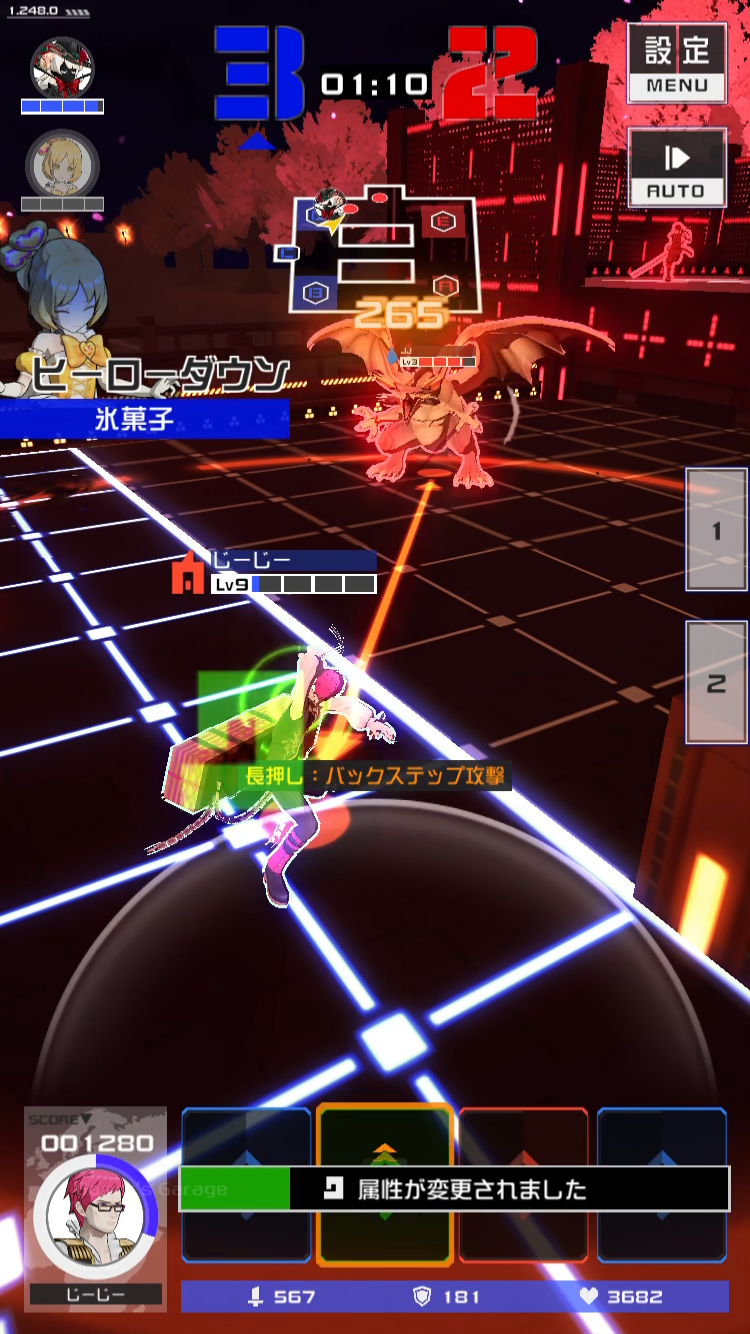Tap the side button labeled 2
The image size is (750, 1334).
[x=716, y=683]
